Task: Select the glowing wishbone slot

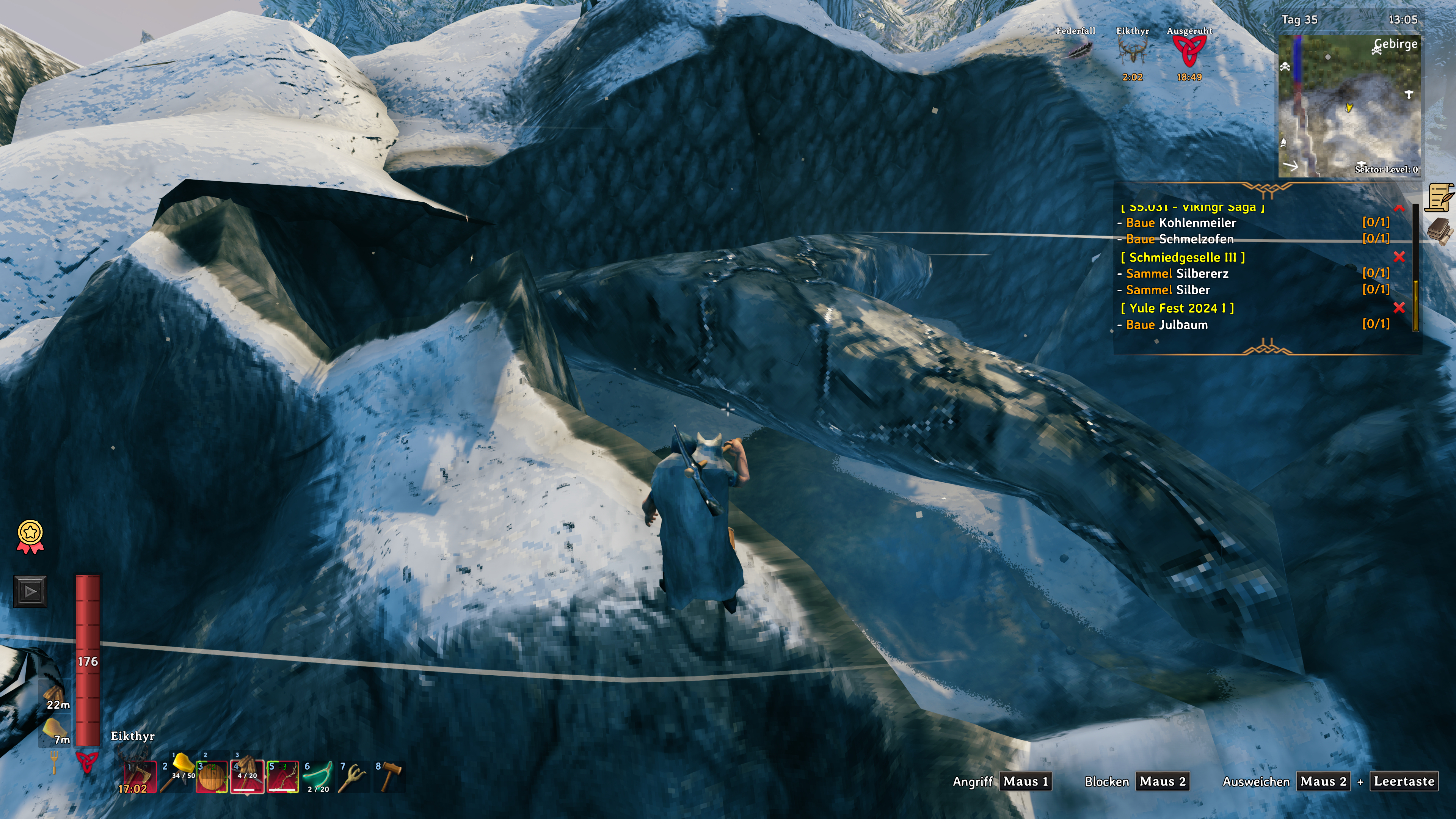Action: point(318,777)
